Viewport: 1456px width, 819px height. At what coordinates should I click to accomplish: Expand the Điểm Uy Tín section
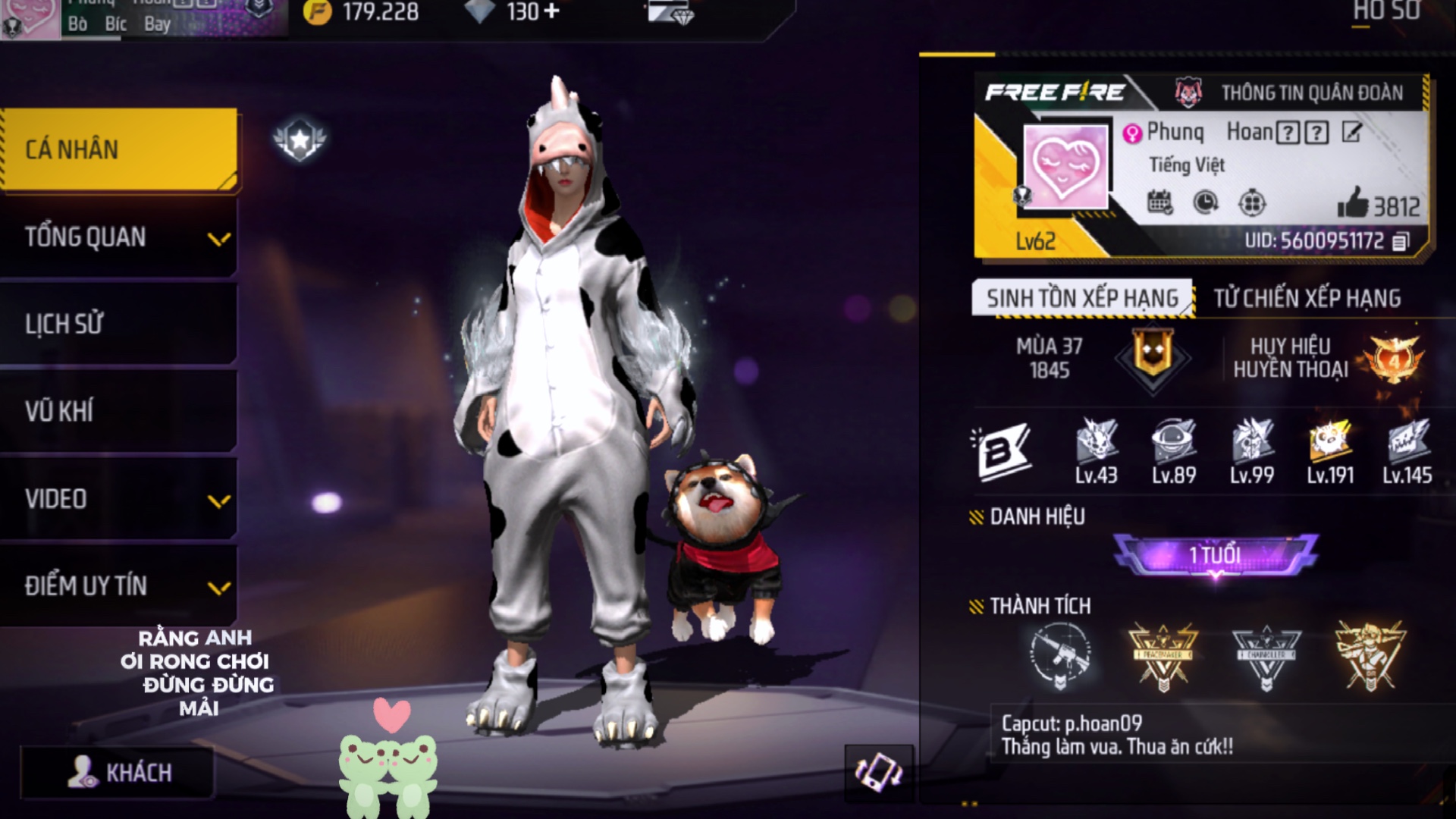[120, 586]
